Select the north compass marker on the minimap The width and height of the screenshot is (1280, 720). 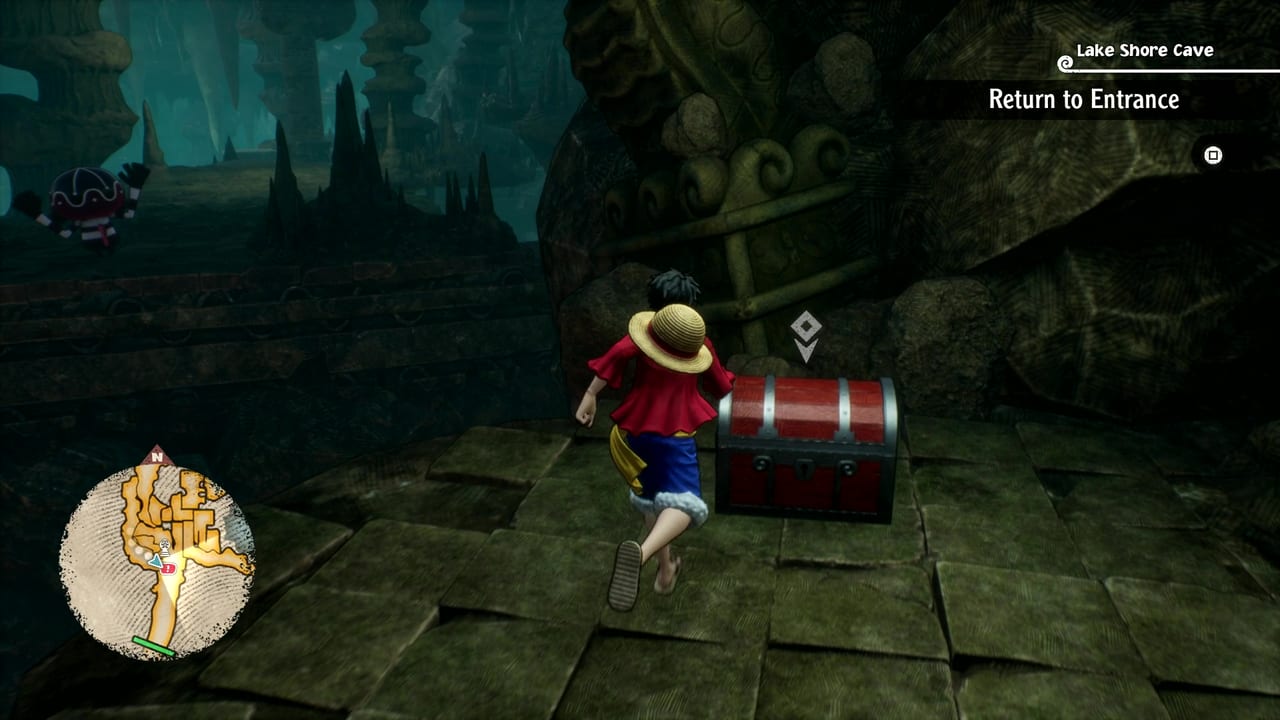(x=157, y=456)
